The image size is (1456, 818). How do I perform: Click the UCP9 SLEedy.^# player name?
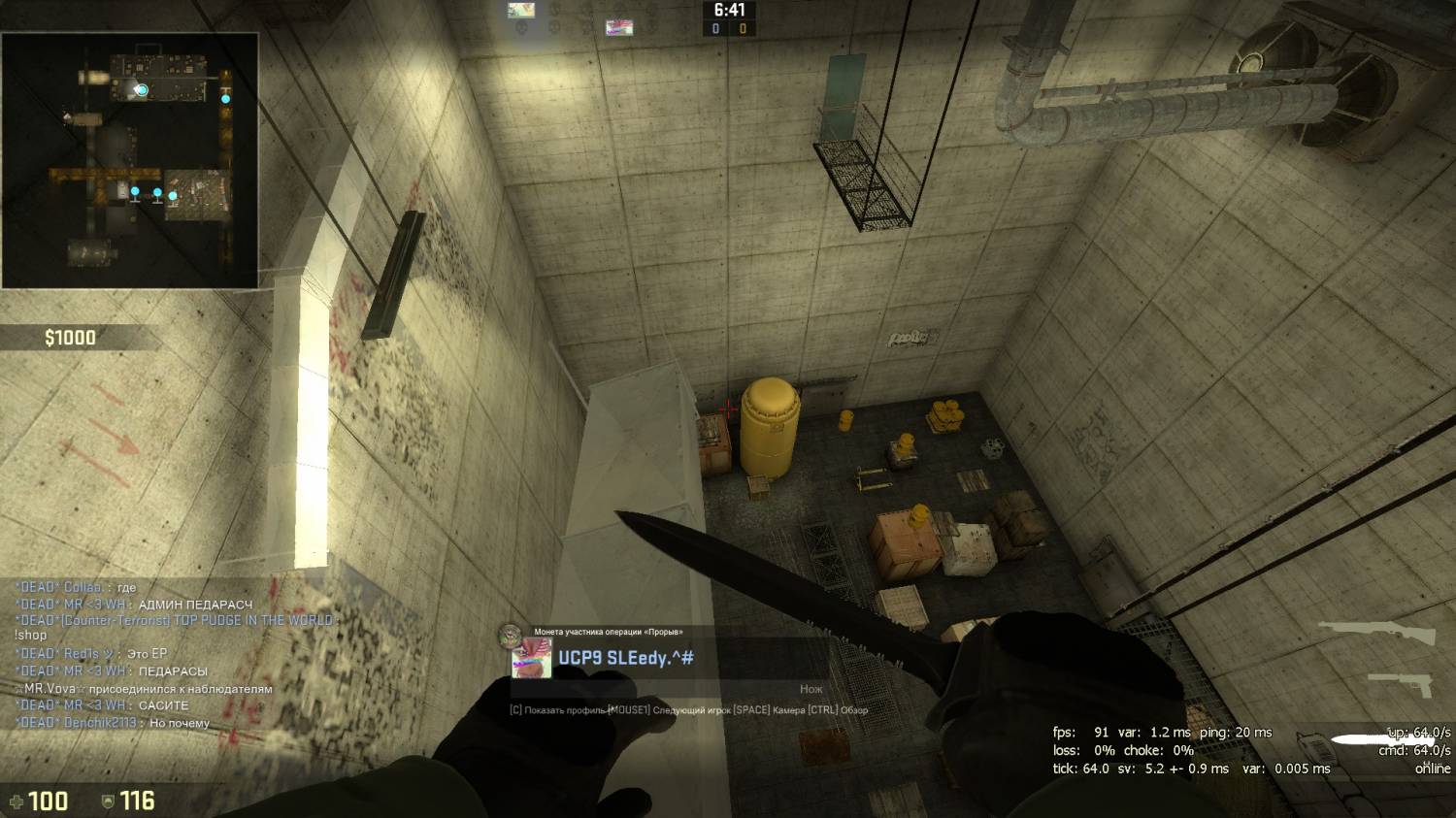626,658
